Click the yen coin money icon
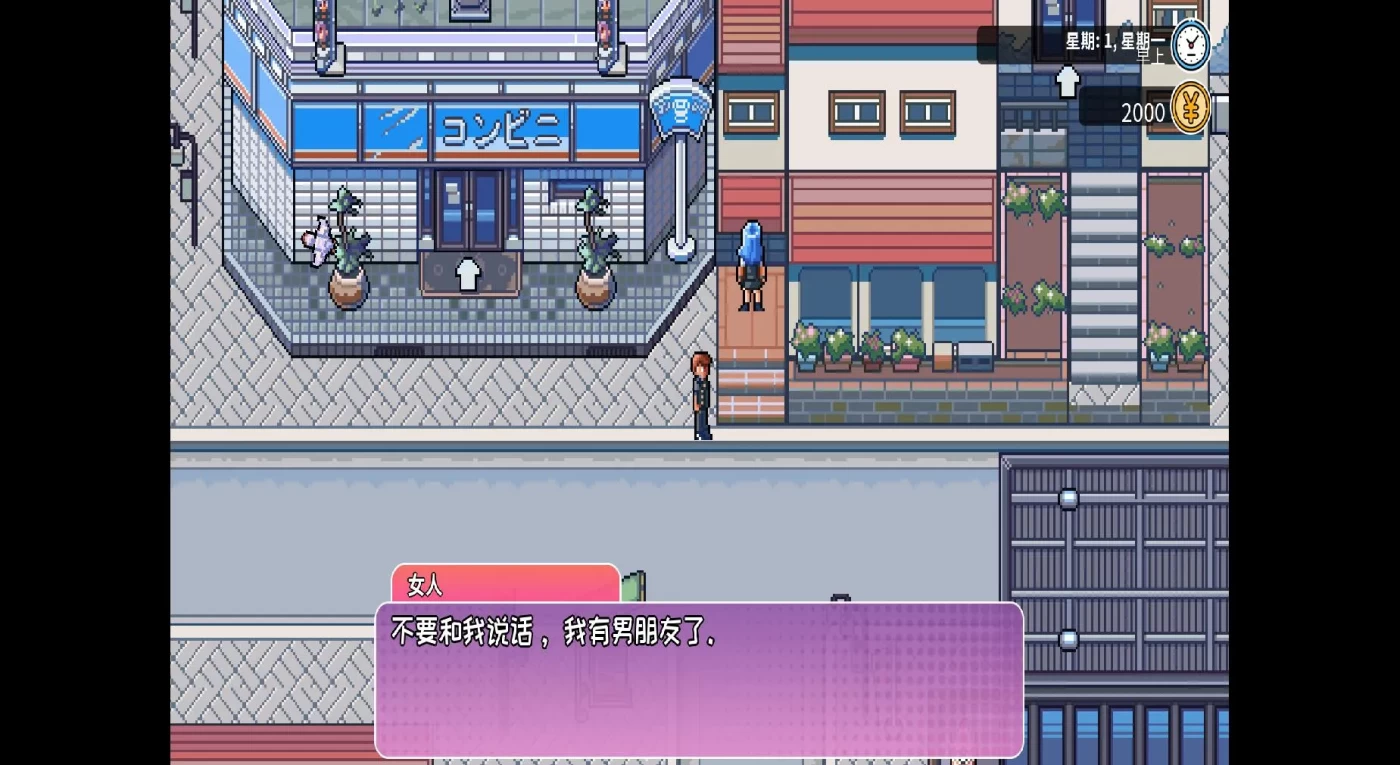The height and width of the screenshot is (765, 1400). (x=1190, y=108)
